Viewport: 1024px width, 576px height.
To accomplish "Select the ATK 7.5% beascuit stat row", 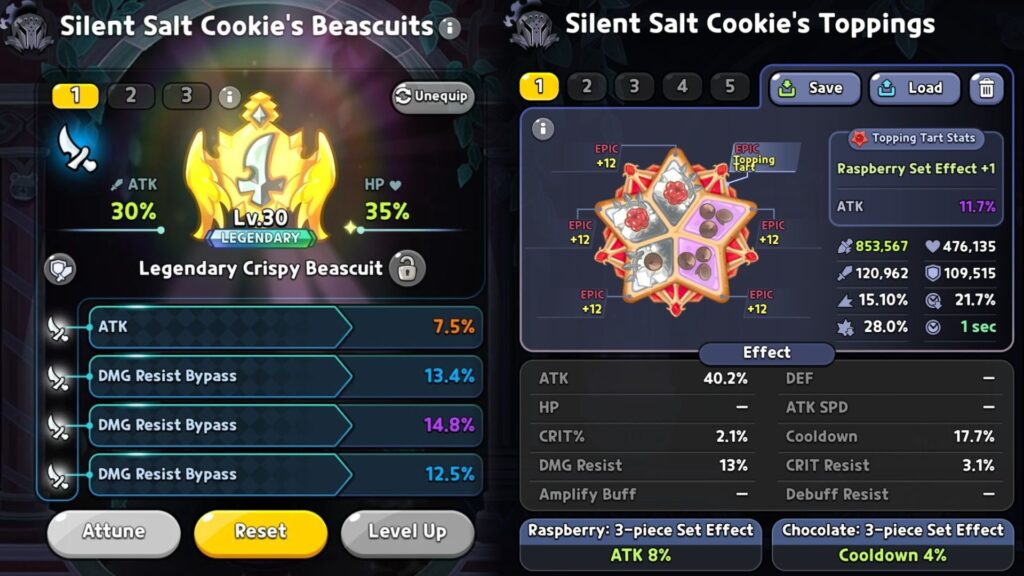I will coord(285,327).
